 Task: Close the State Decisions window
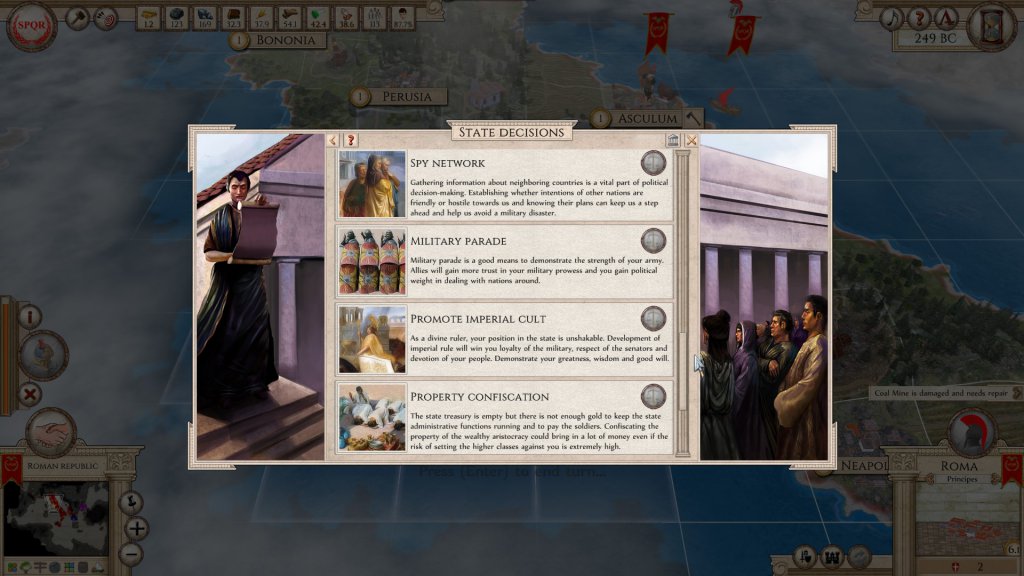point(691,140)
